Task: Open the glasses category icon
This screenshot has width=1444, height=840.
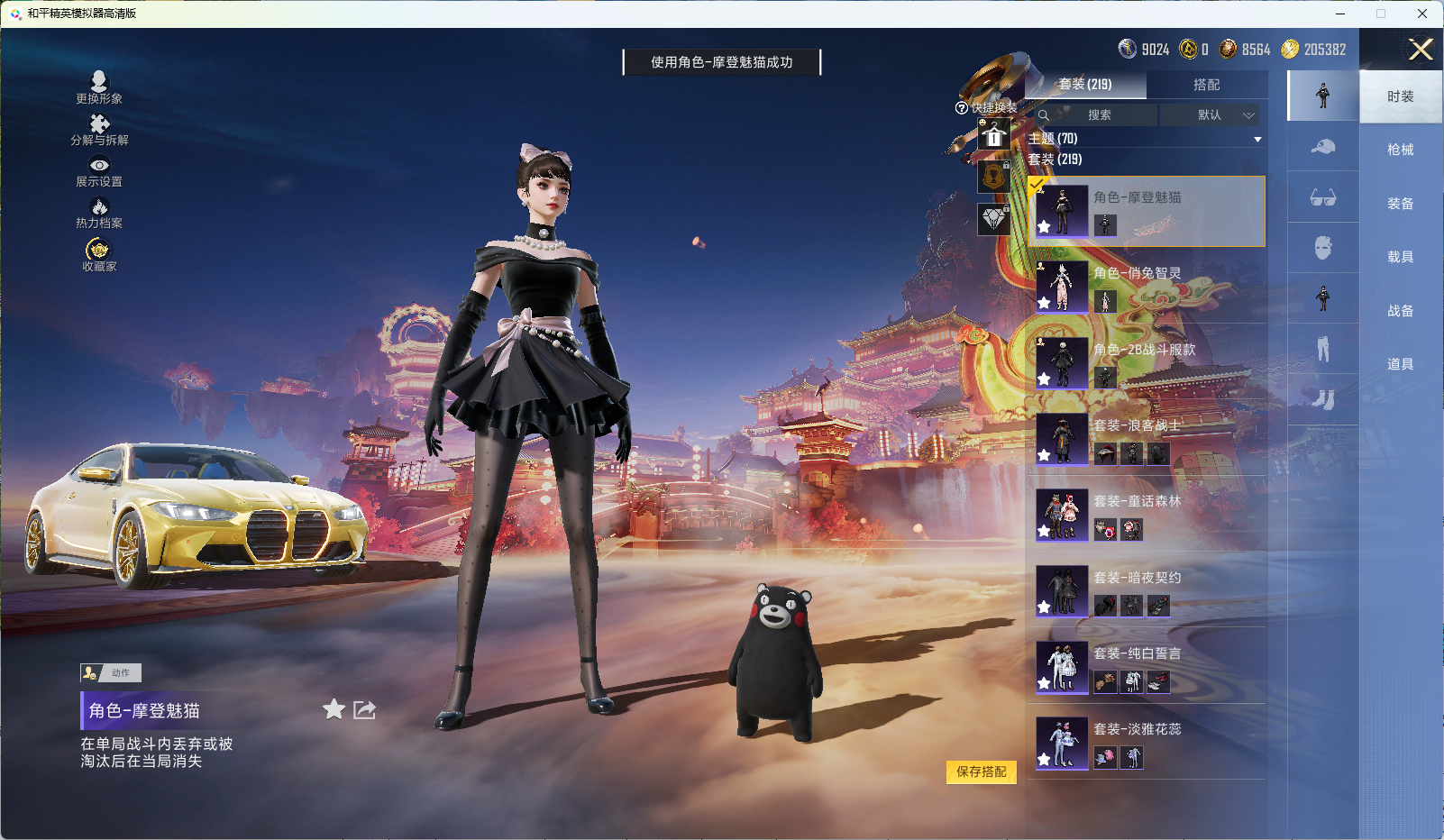Action: point(1322,197)
